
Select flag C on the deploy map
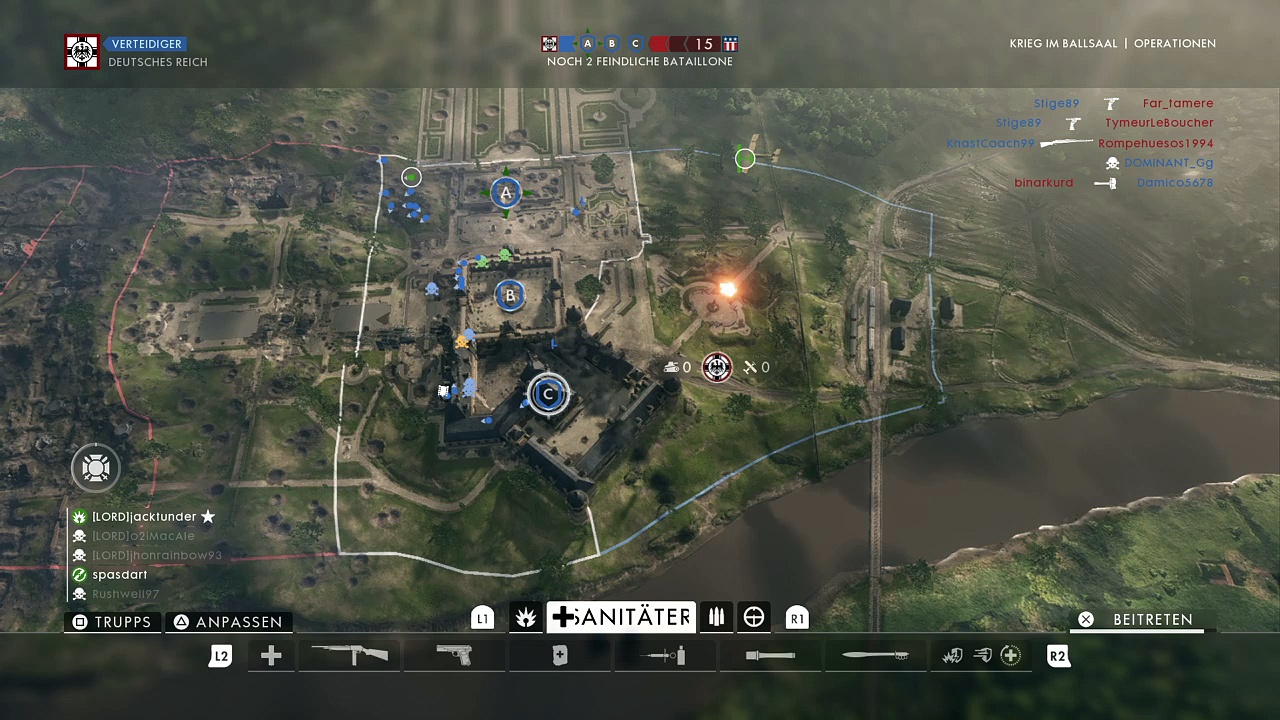click(547, 394)
